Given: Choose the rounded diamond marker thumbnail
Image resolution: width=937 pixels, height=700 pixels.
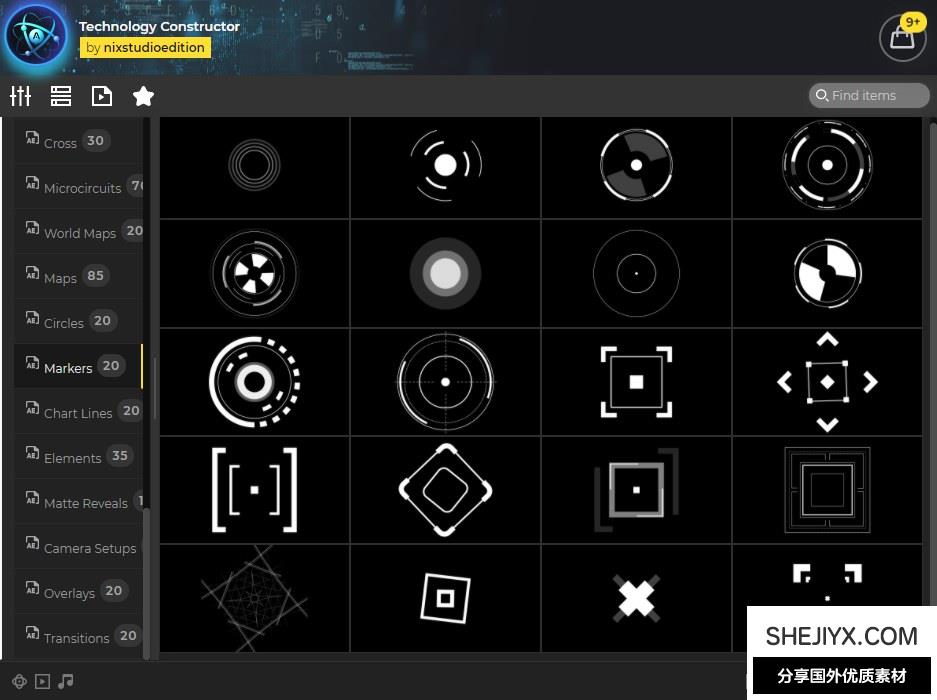Looking at the screenshot, I should [445, 489].
